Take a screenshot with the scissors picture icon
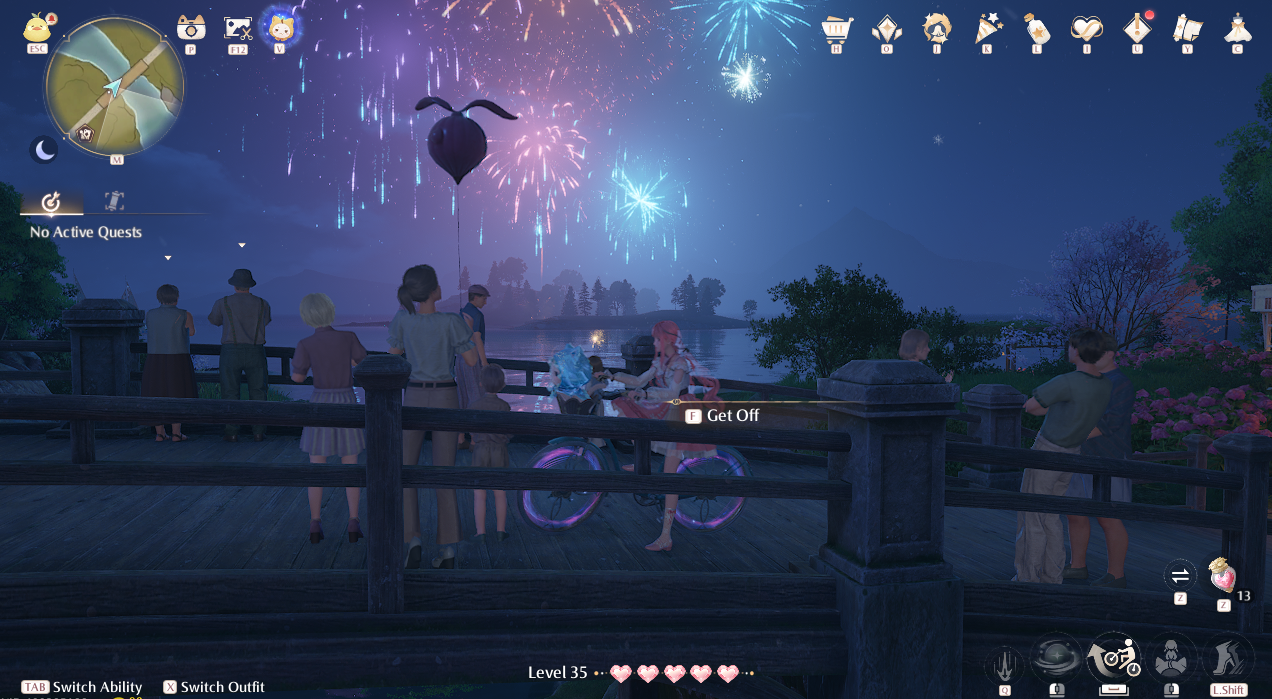Viewport: 1272px width, 699px height. pos(238,27)
